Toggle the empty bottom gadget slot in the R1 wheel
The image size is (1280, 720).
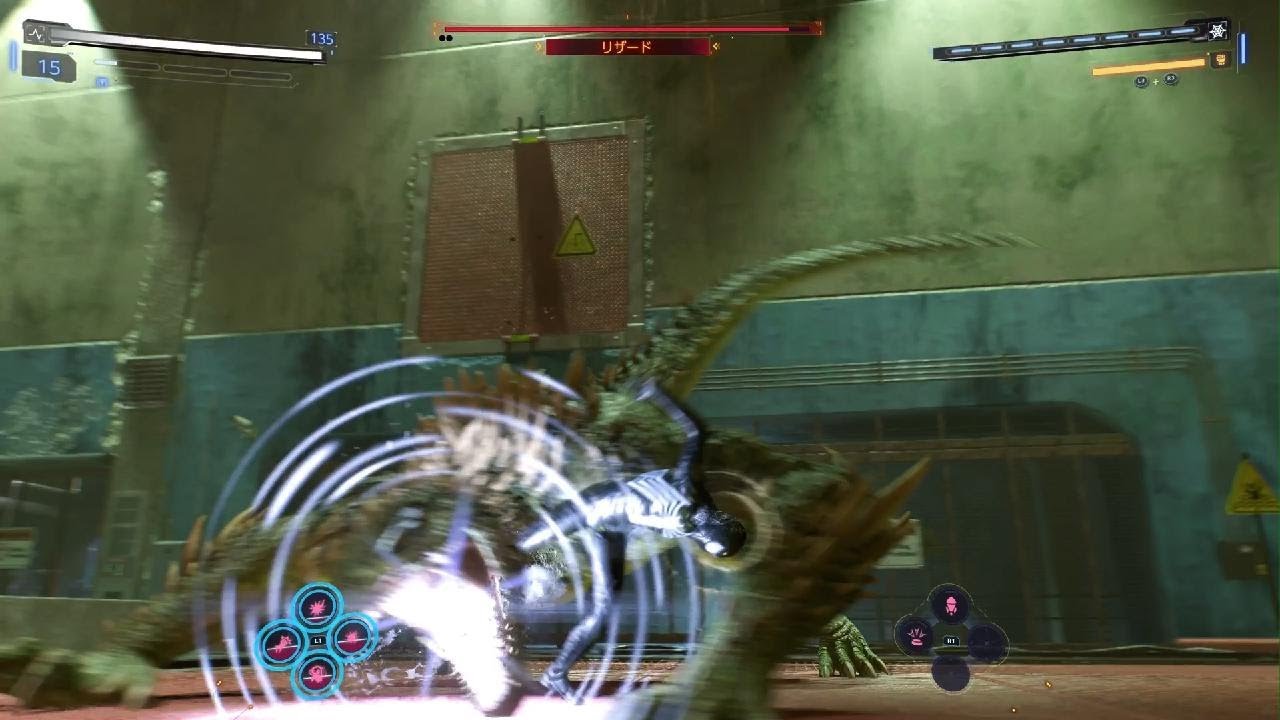[x=950, y=675]
